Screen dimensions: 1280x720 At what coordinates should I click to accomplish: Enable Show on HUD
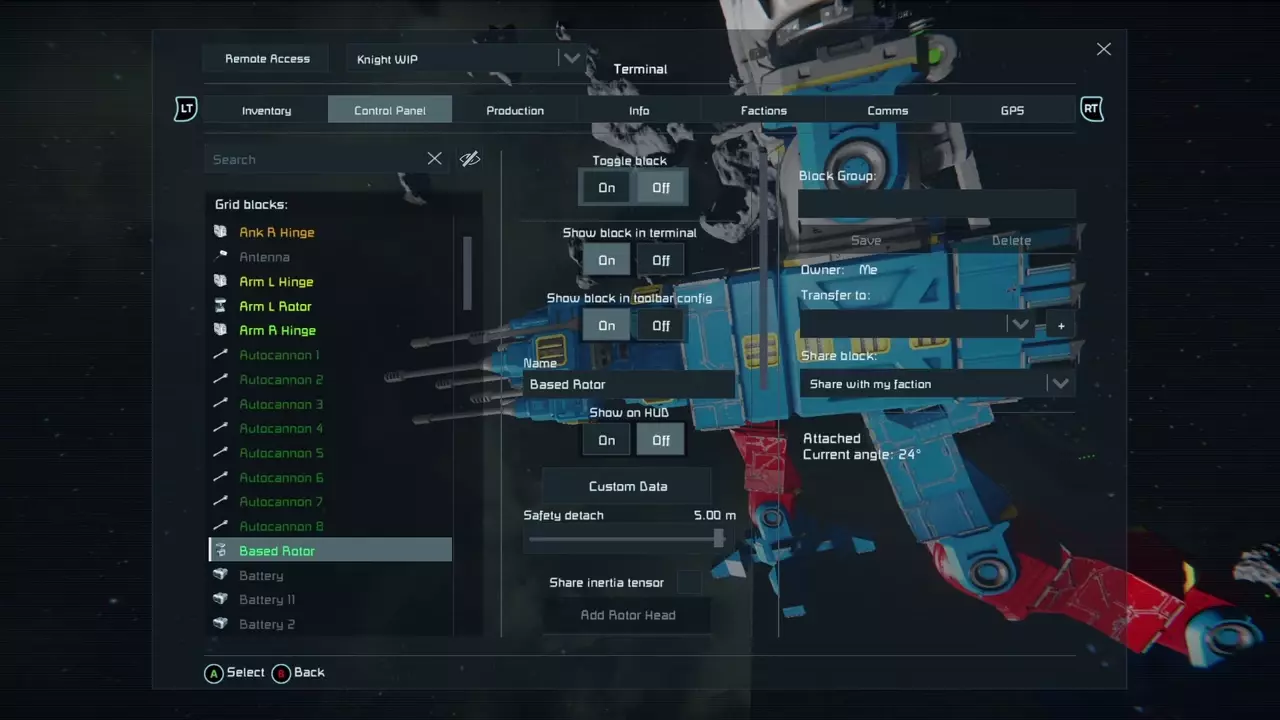click(x=606, y=440)
